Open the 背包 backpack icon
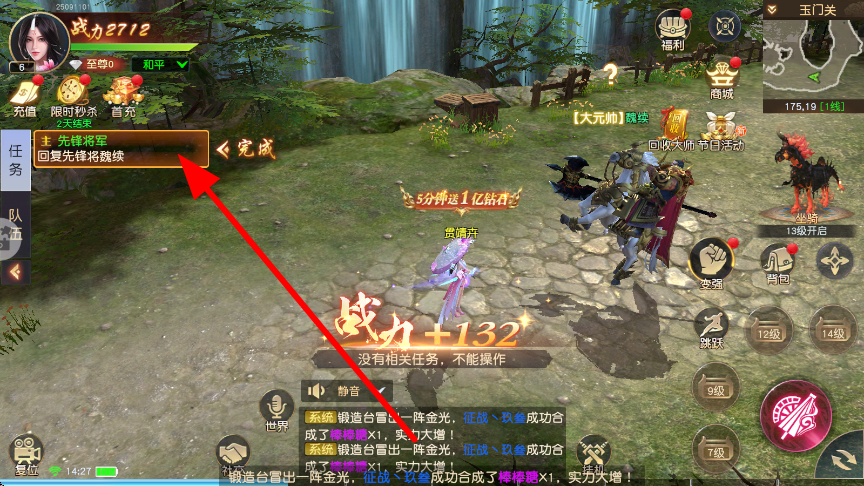The image size is (864, 486). 776,262
